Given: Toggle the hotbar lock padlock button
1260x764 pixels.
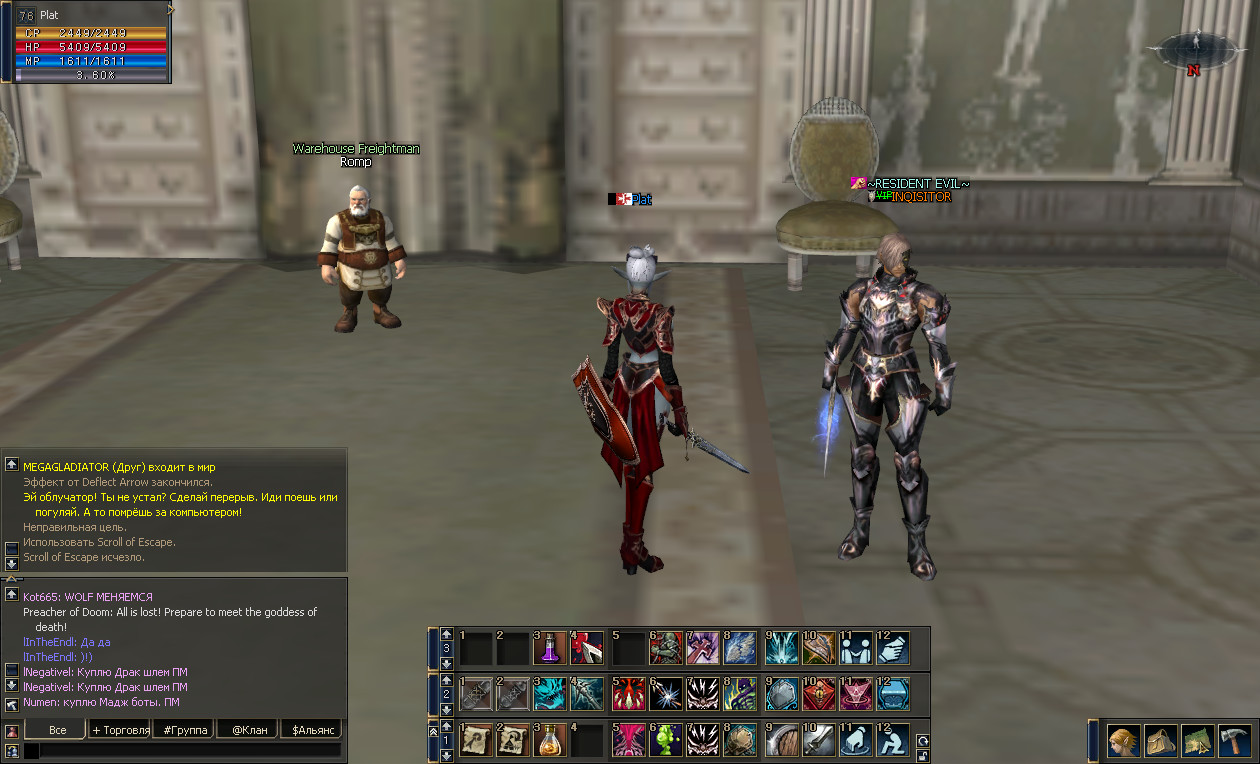Looking at the screenshot, I should click(922, 755).
